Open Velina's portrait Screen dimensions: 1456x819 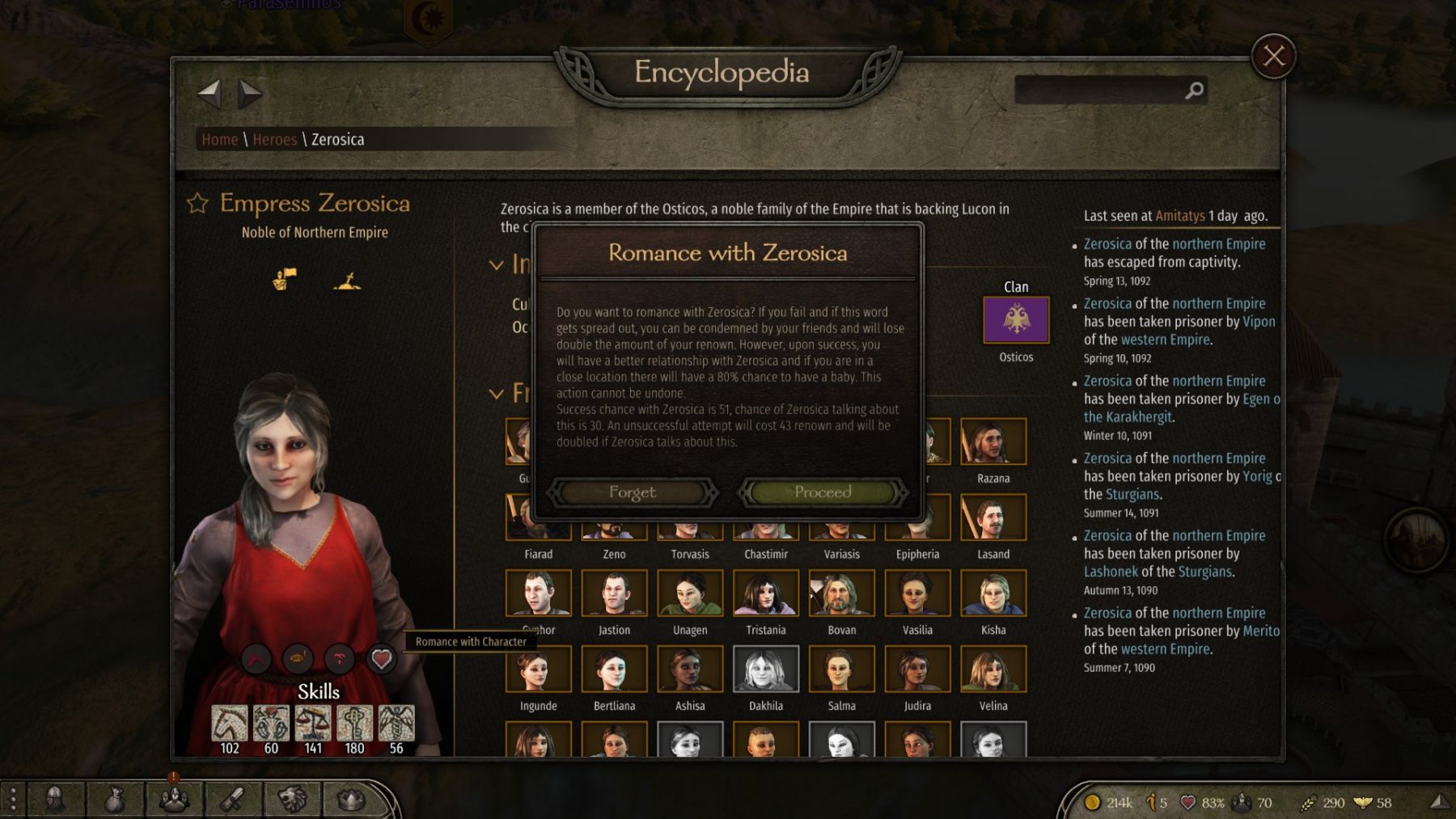[993, 669]
